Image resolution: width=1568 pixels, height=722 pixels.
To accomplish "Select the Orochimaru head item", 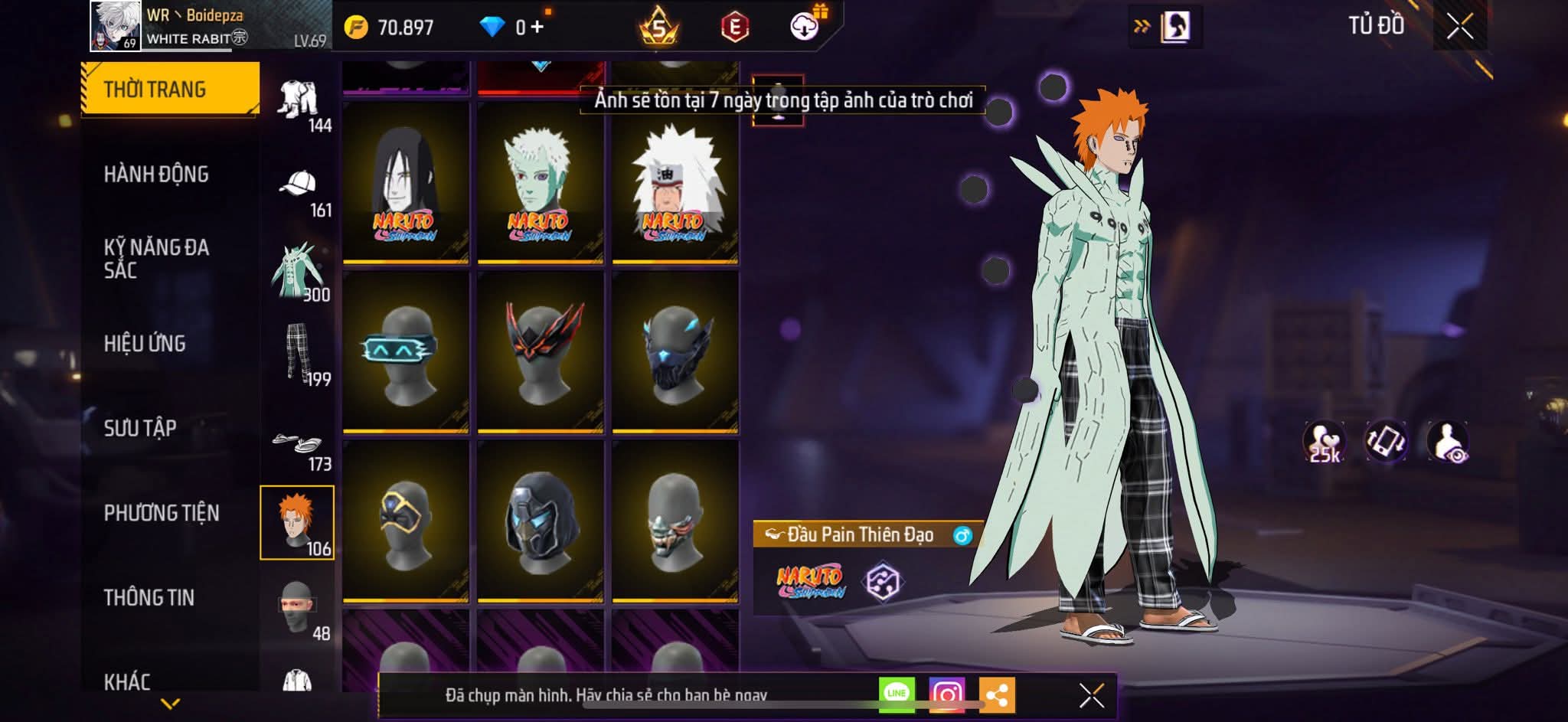I will [x=405, y=183].
